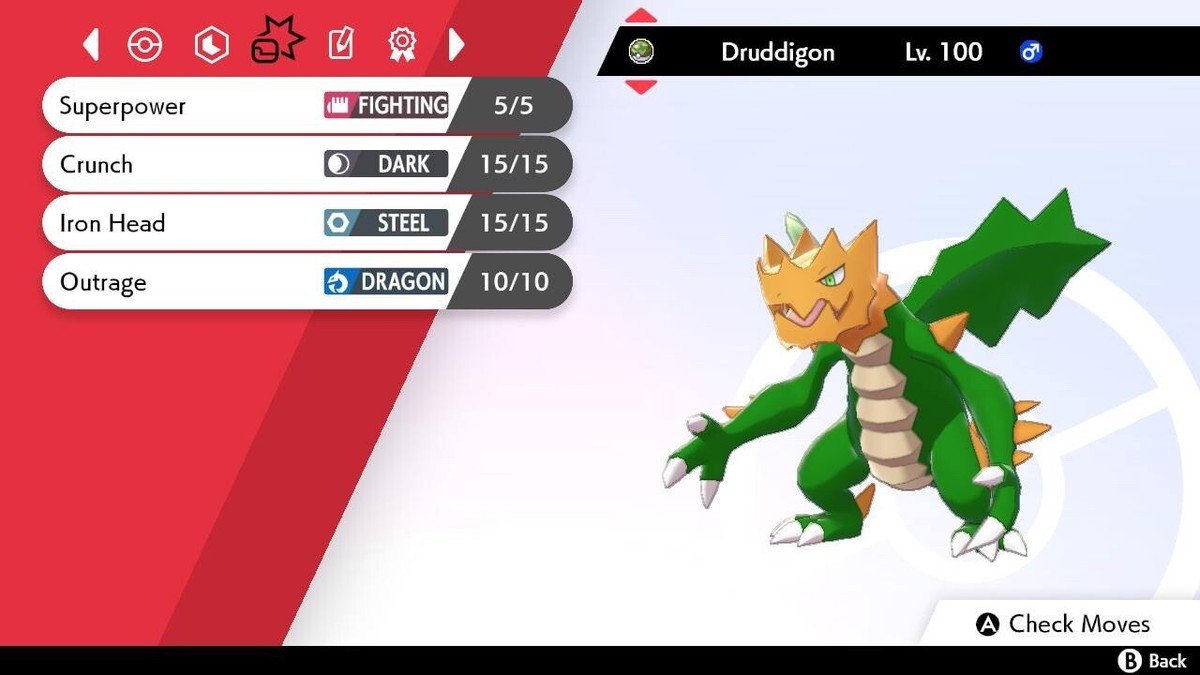
Task: Go to previous summary page arrow
Action: tap(91, 44)
